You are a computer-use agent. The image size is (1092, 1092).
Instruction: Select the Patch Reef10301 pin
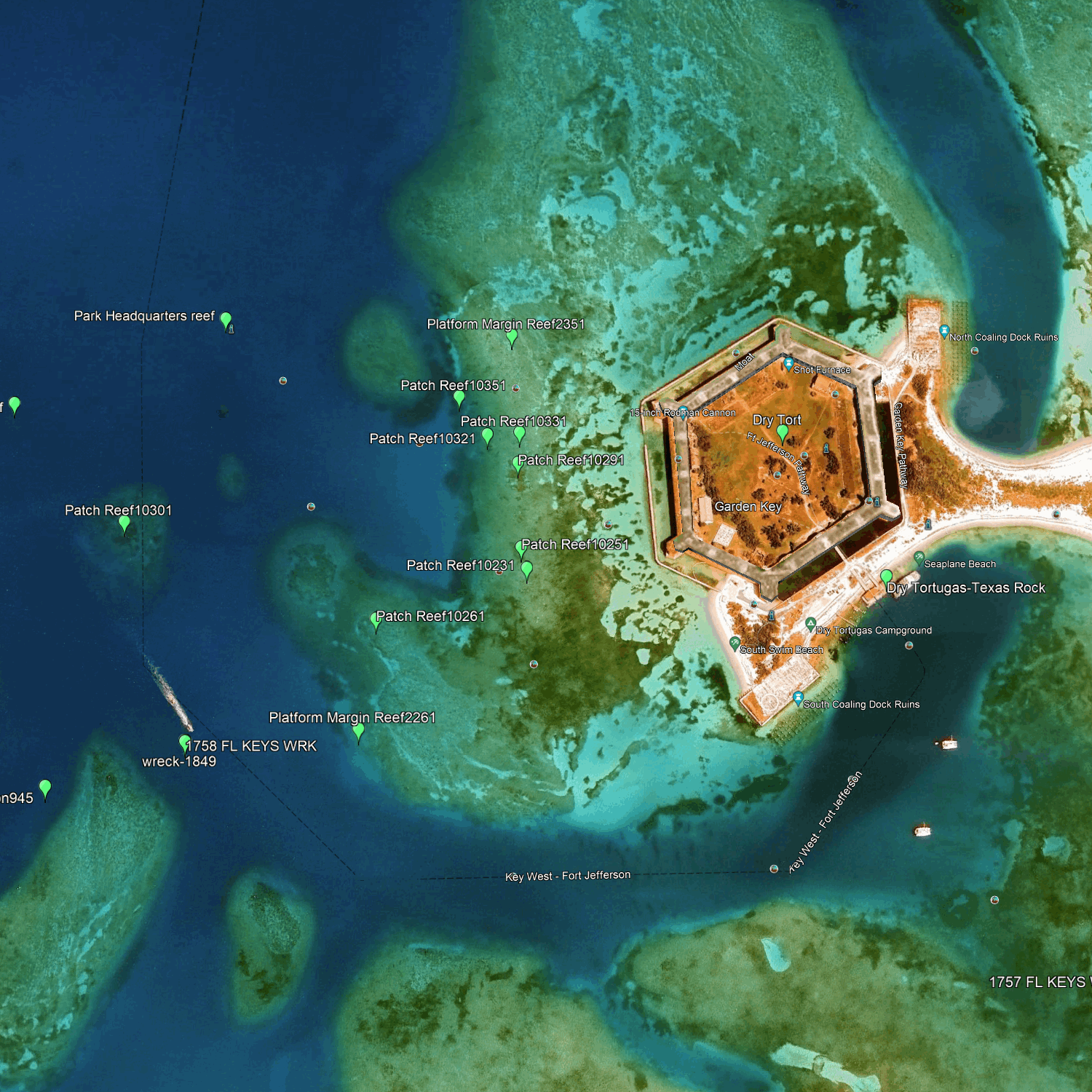click(x=124, y=523)
